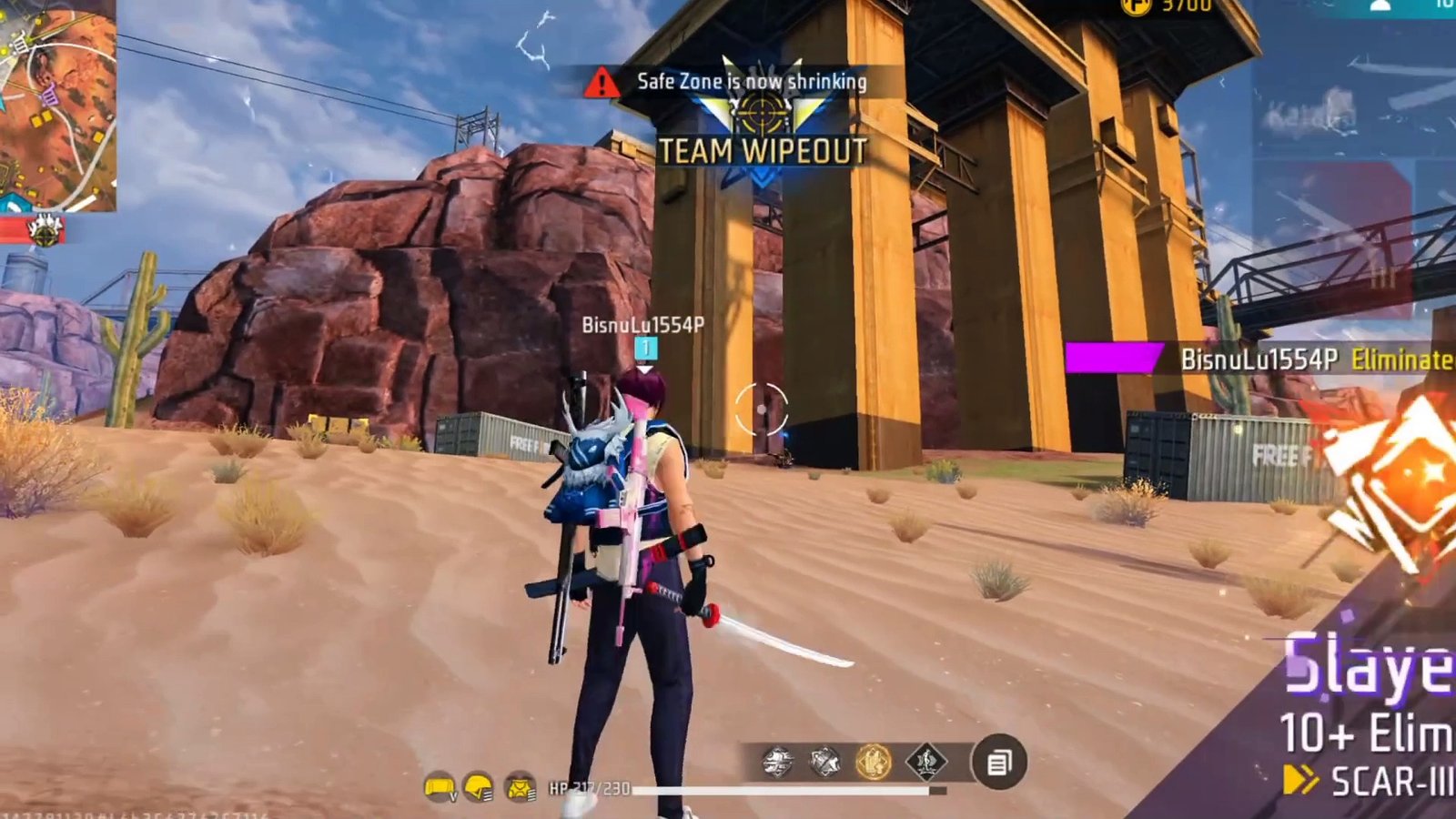Open the minimap in the corner
Screen dimensions: 1456x819
[56, 105]
